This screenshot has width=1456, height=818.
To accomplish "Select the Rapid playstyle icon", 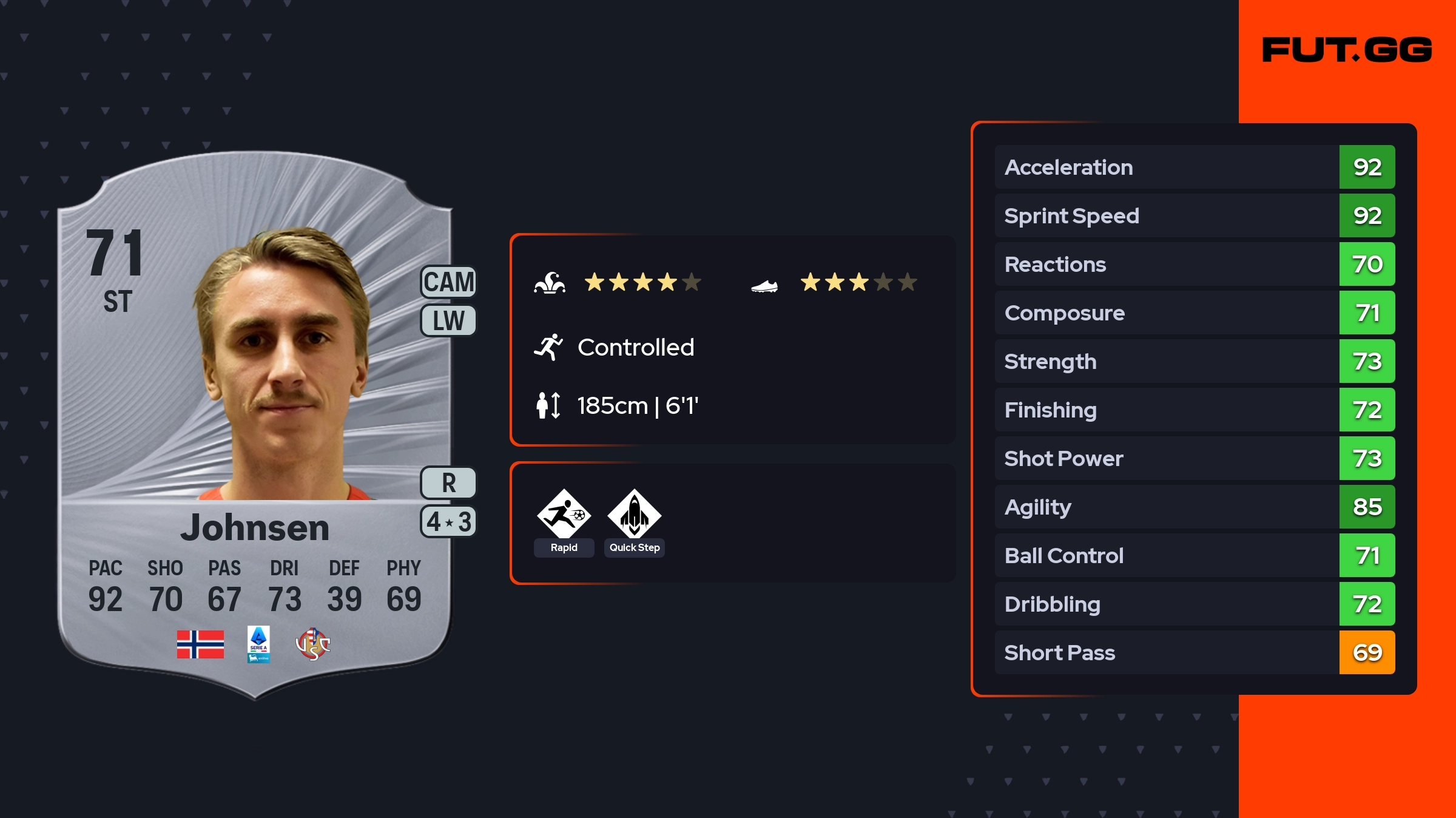I will [564, 515].
